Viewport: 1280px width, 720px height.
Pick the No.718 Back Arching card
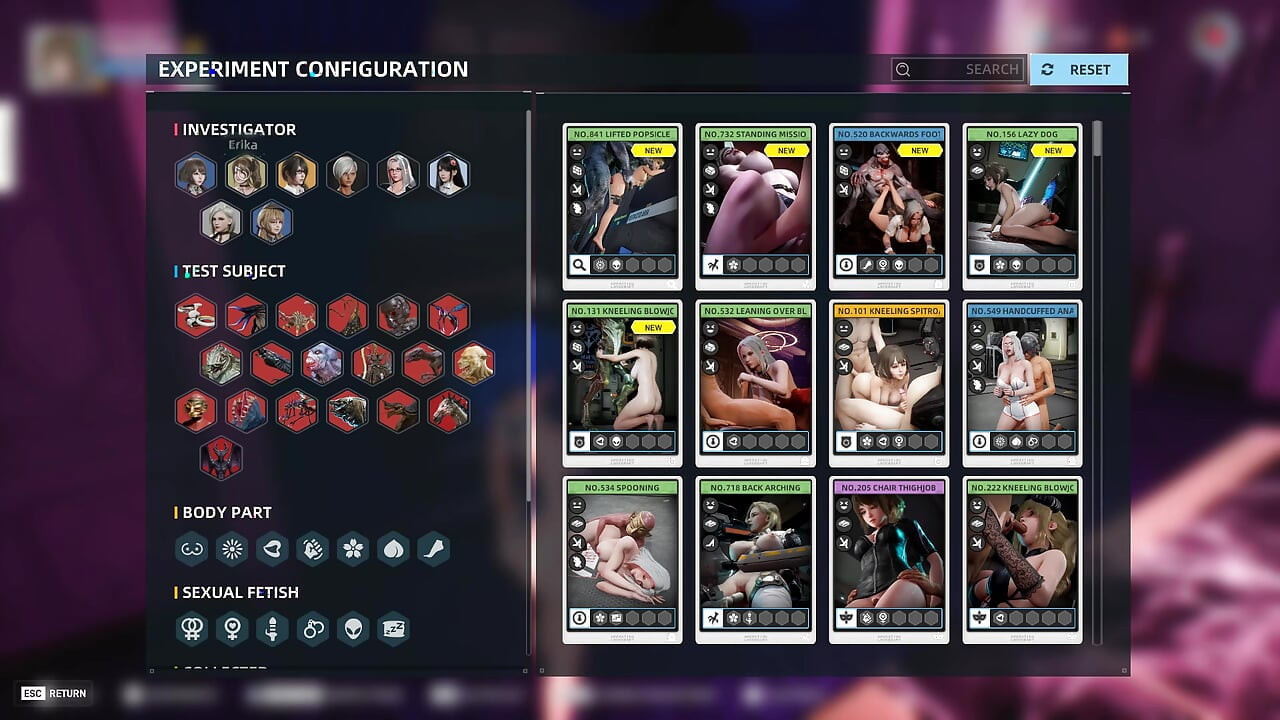(755, 560)
